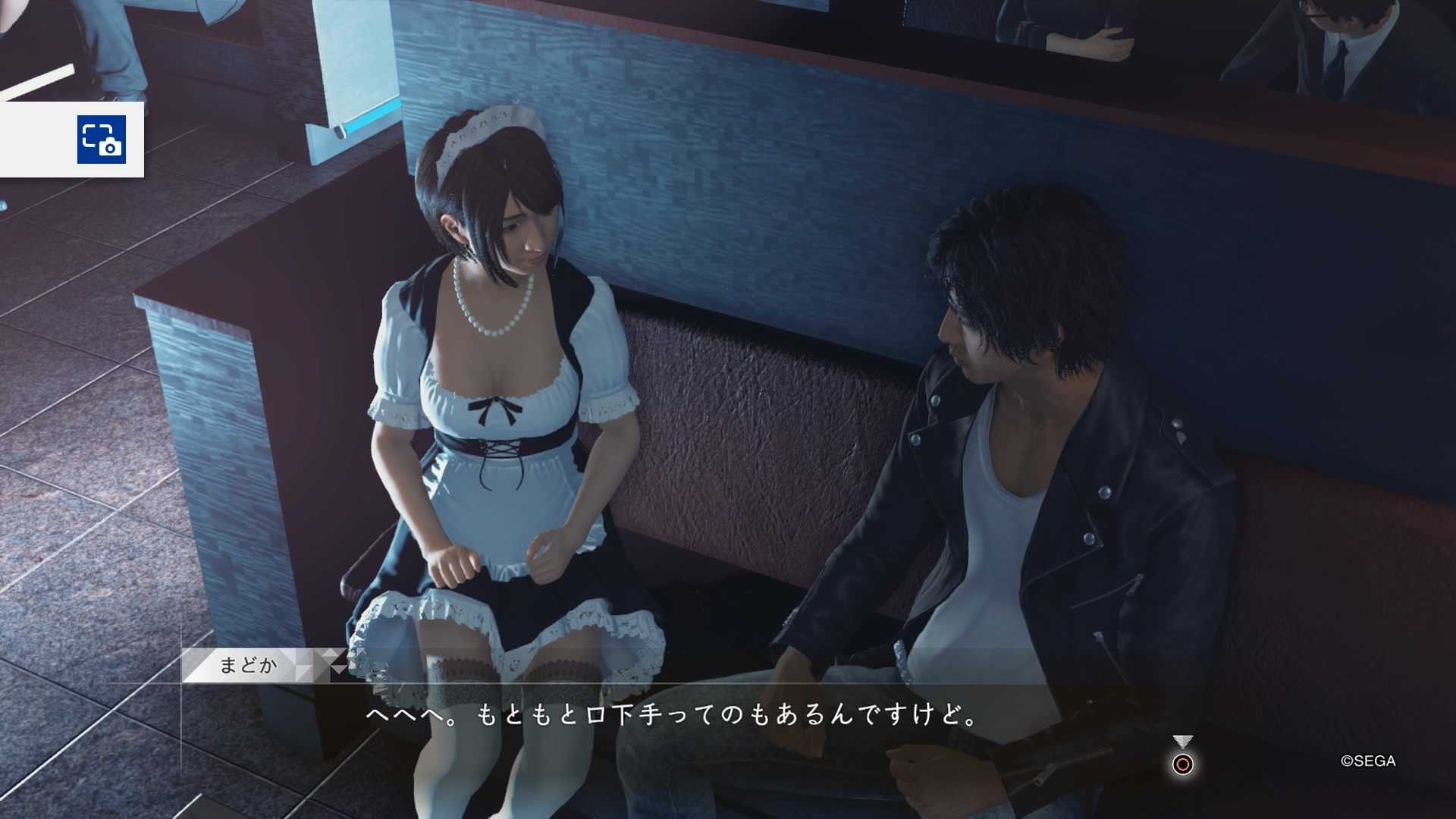The height and width of the screenshot is (819, 1456).
Task: Click the screenshot capture notification icon
Action: (x=101, y=140)
